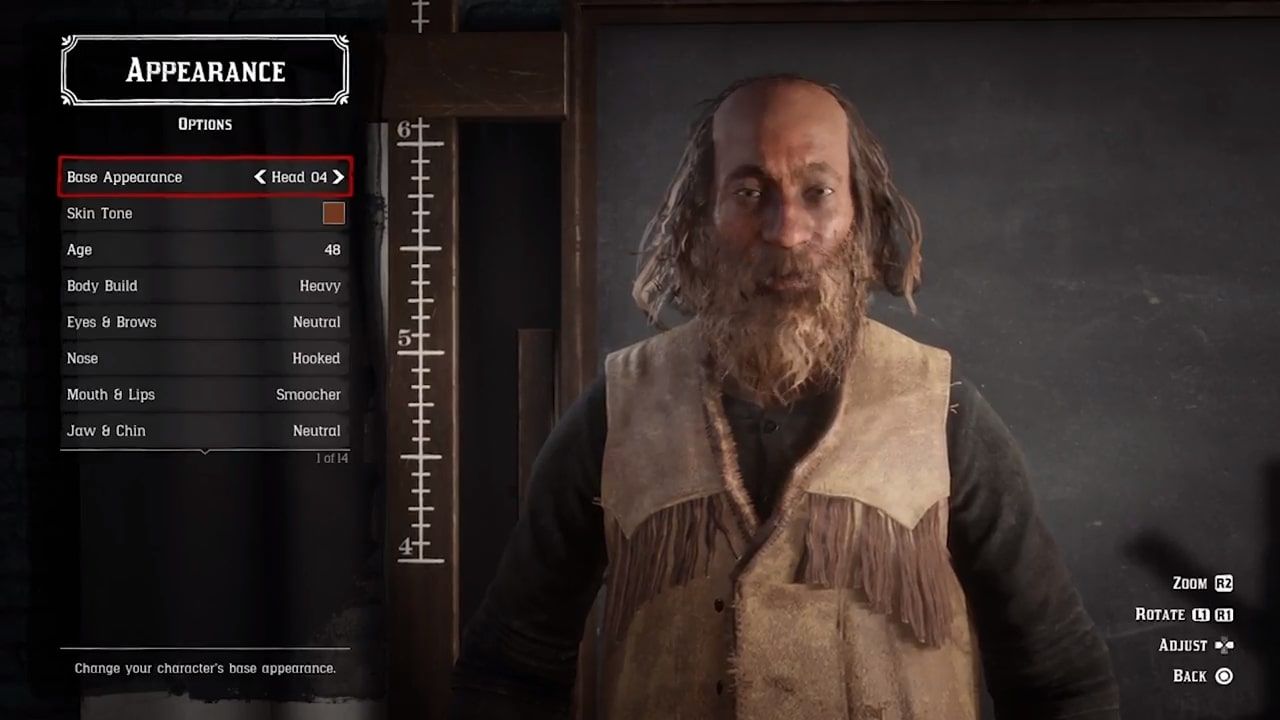Viewport: 1280px width, 720px height.
Task: Click the right arrow beside Head 04
Action: tap(339, 176)
